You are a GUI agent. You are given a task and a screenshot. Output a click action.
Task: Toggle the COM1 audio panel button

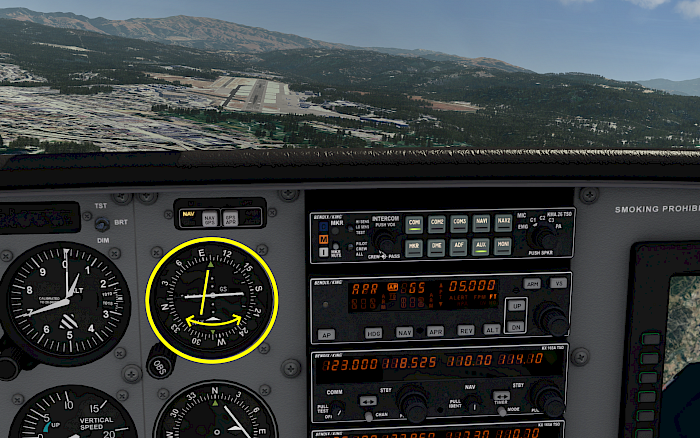click(414, 224)
